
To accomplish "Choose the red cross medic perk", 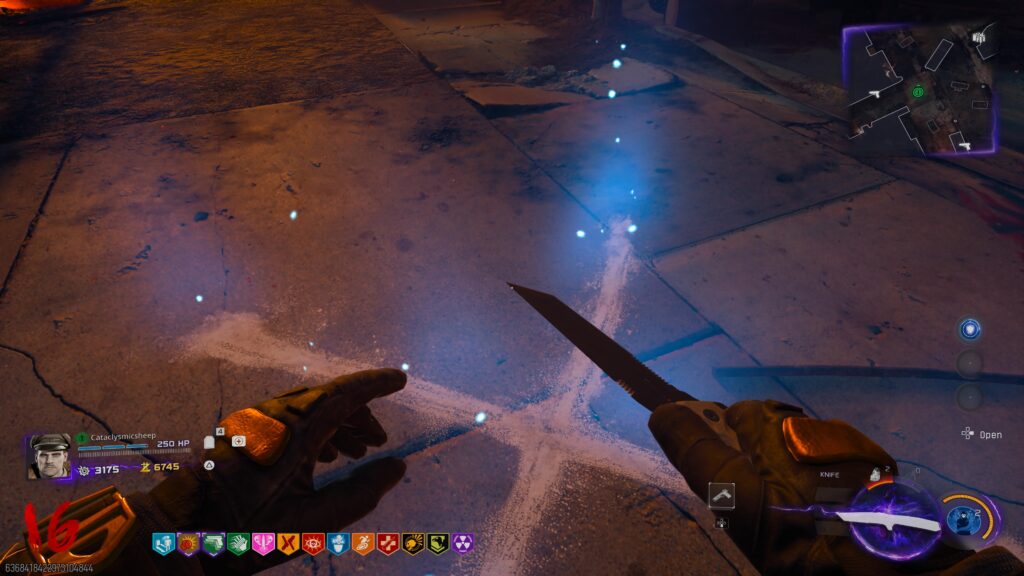I will pyautogui.click(x=388, y=544).
